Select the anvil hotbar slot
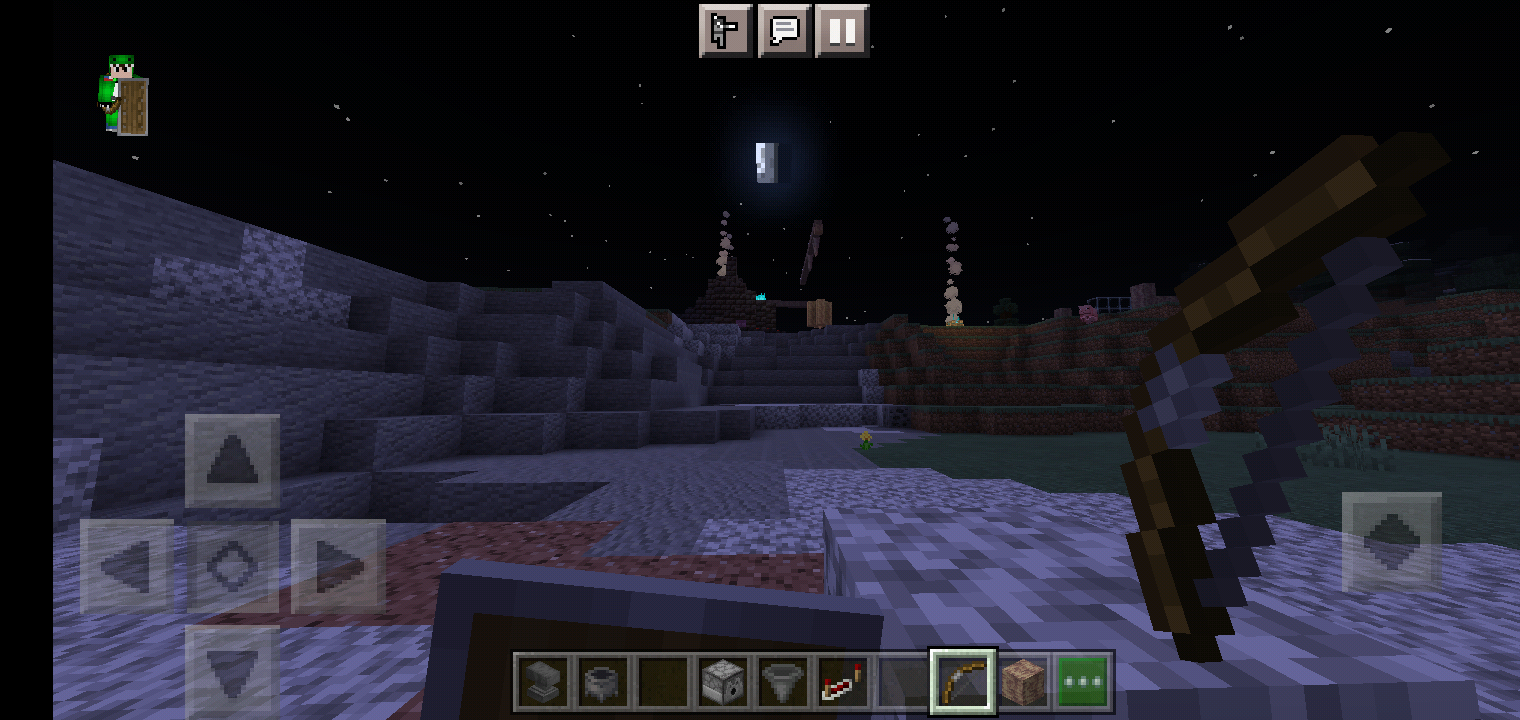 pyautogui.click(x=544, y=683)
